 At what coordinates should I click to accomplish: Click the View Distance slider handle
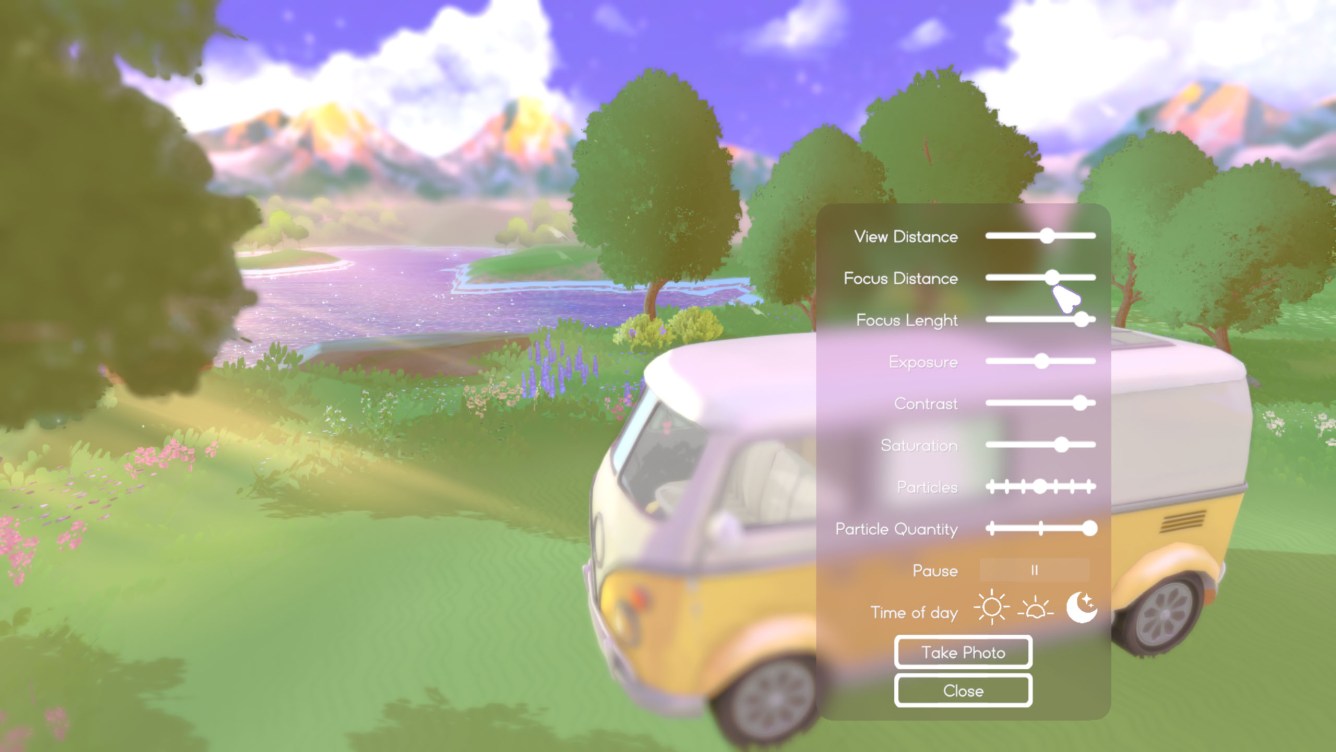tap(1046, 236)
